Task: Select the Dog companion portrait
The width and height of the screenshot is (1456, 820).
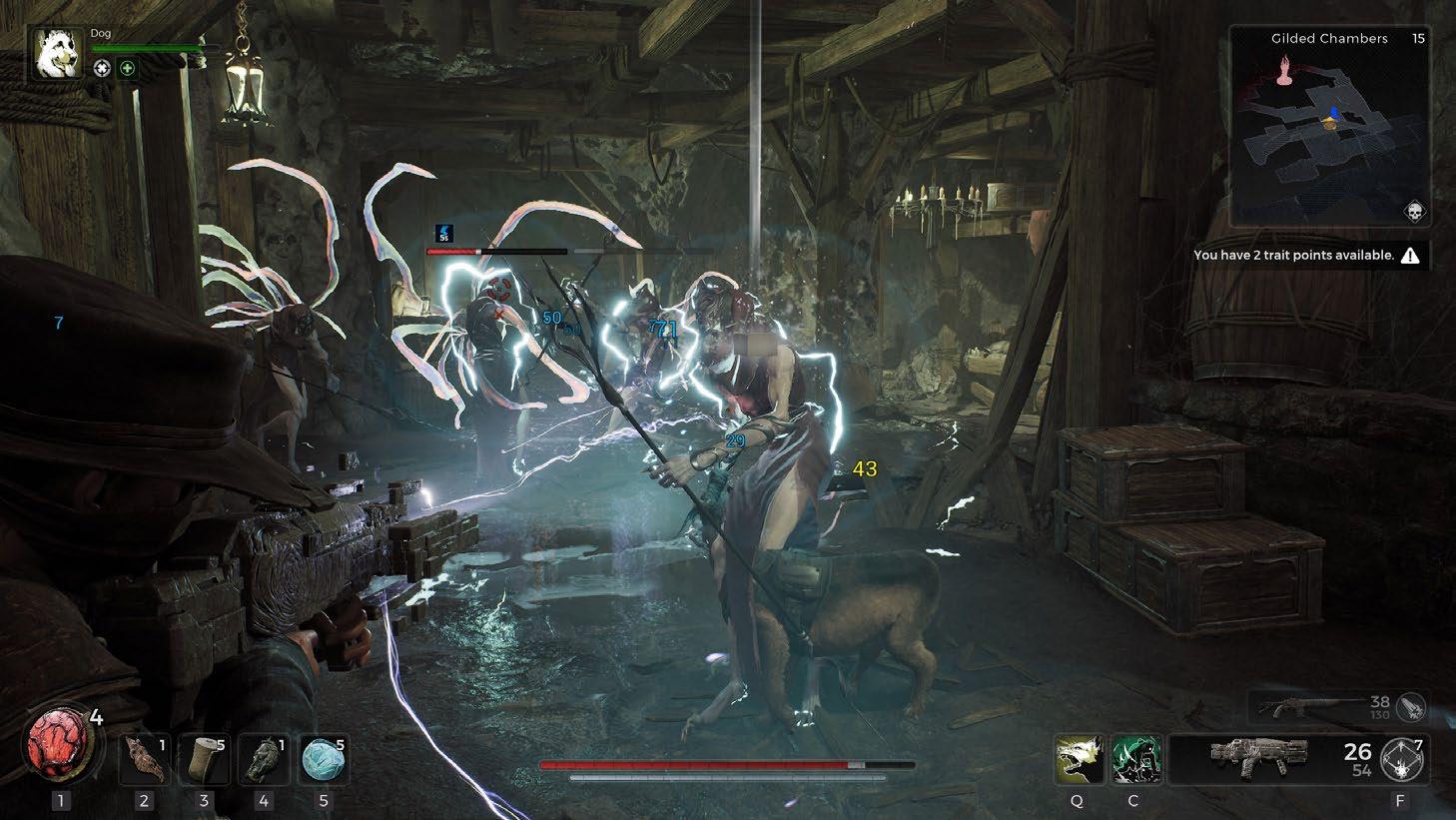Action: coord(58,54)
